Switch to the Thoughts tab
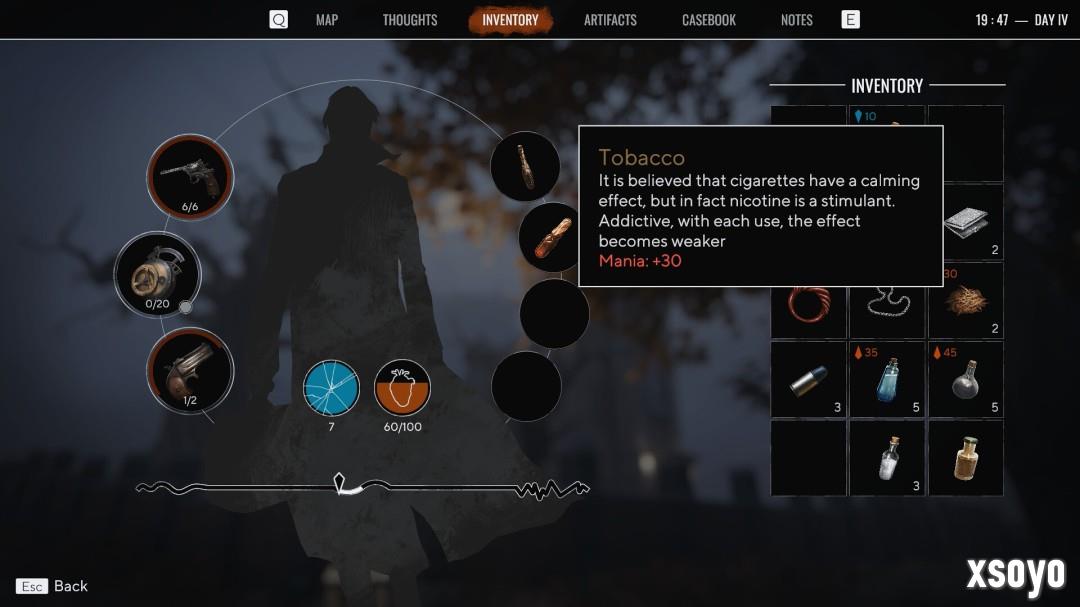 pyautogui.click(x=410, y=20)
